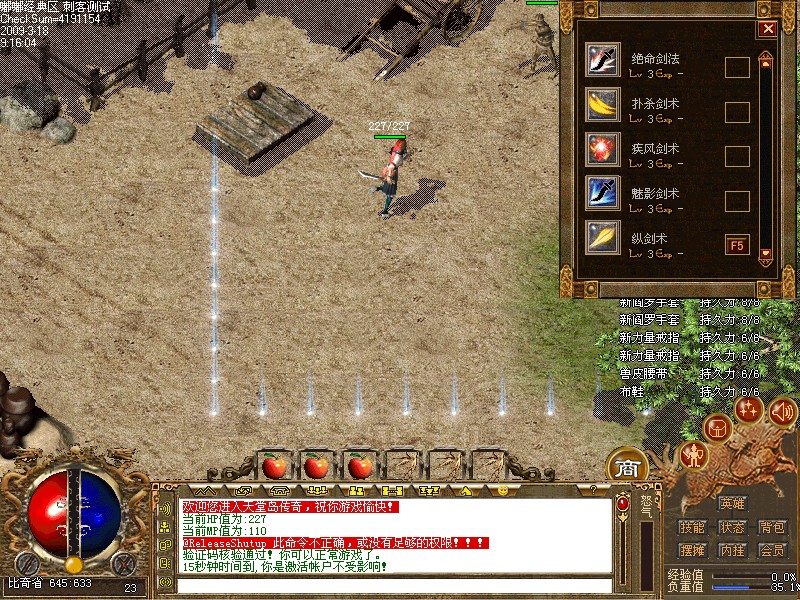
Task: Select the 纵剑术 skill icon
Action: (x=603, y=238)
